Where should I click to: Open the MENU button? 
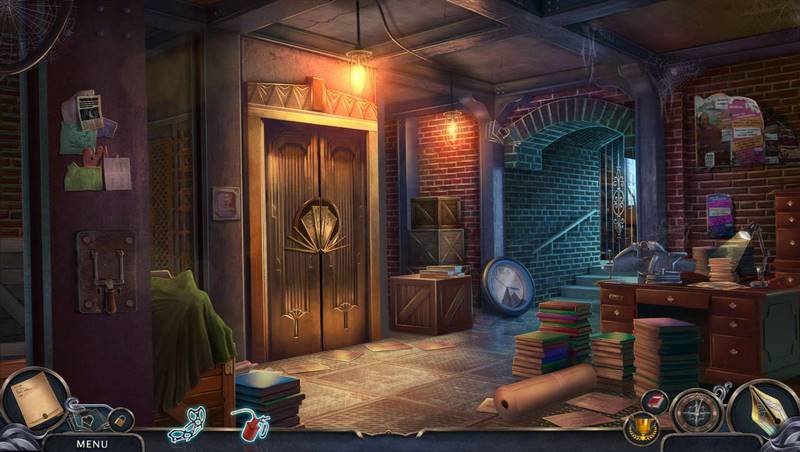click(x=91, y=443)
